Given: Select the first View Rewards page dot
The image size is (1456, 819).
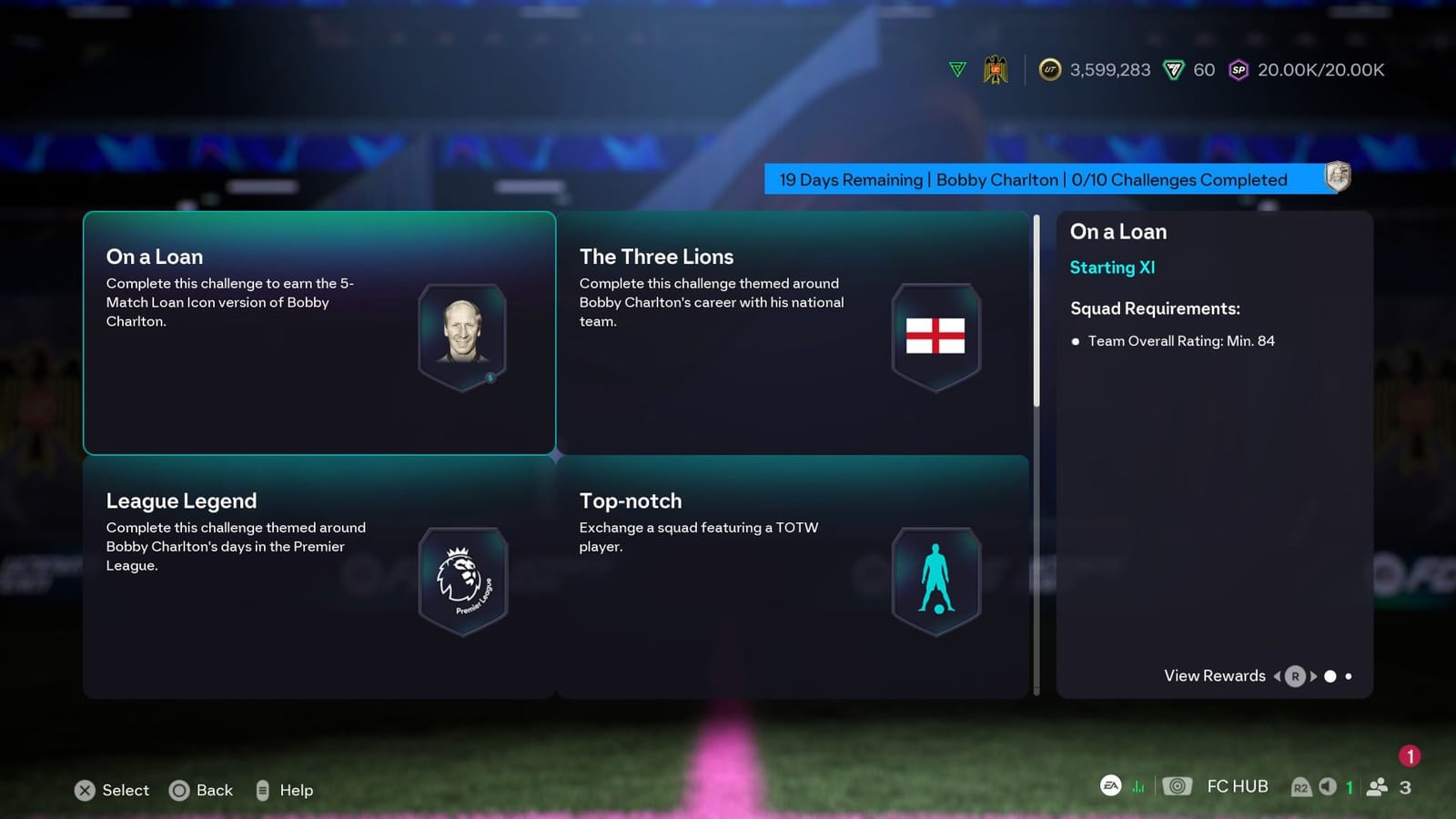Looking at the screenshot, I should (x=1330, y=676).
